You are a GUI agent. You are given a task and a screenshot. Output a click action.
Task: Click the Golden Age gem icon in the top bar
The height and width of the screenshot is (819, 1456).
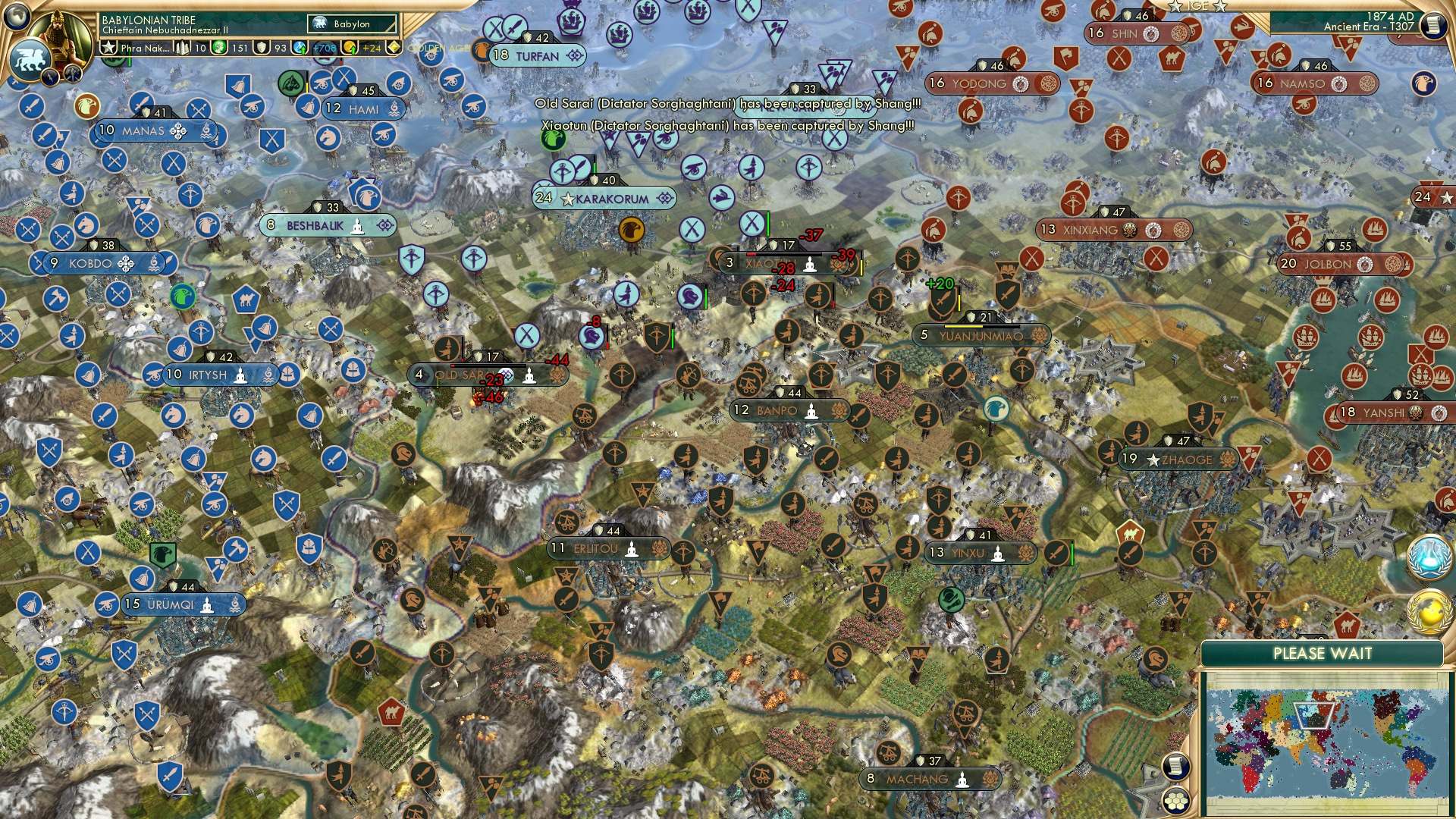pyautogui.click(x=394, y=47)
